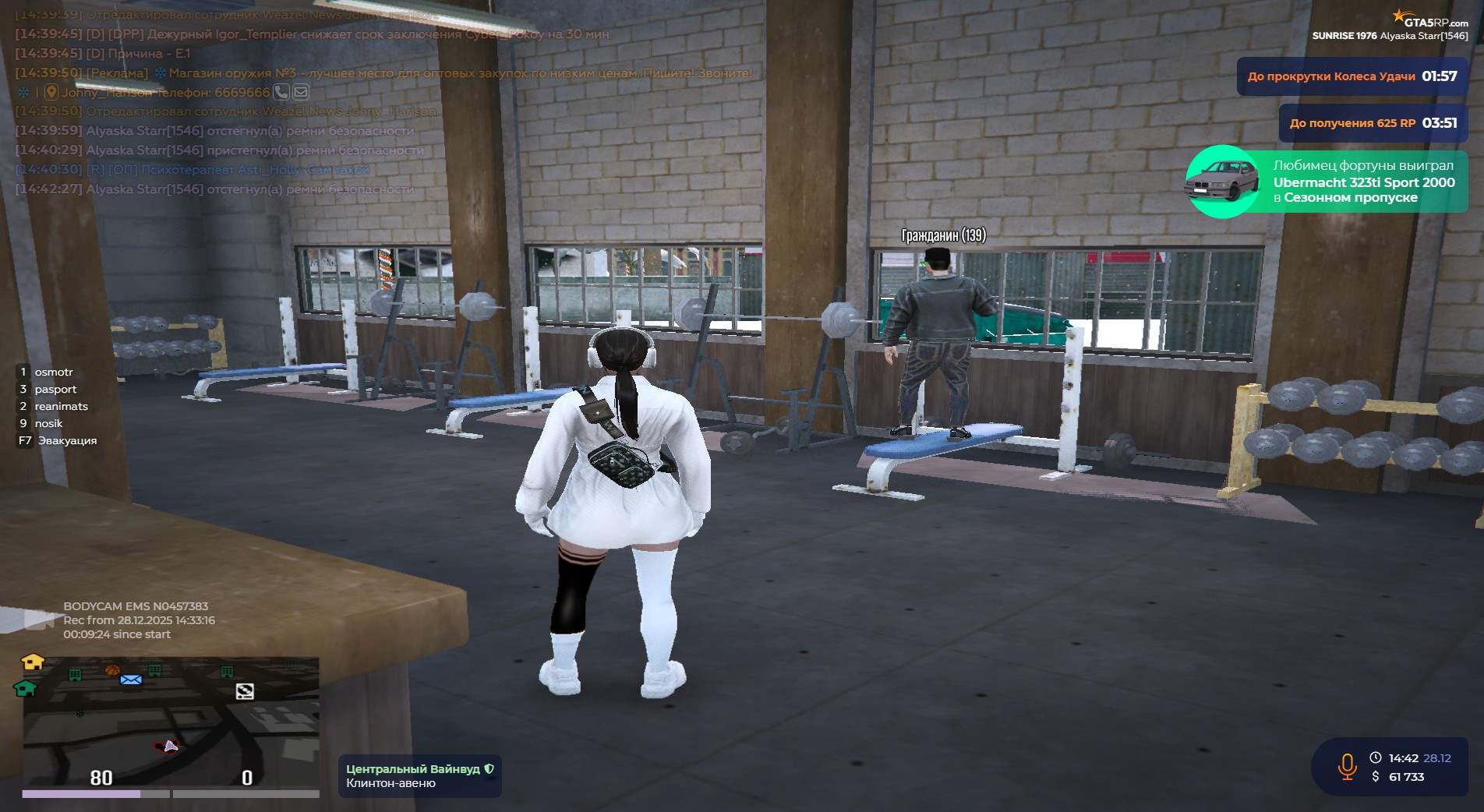Click the Центральный Вайнвуд location panel
Viewport: 1484px width, 812px height.
(x=419, y=776)
